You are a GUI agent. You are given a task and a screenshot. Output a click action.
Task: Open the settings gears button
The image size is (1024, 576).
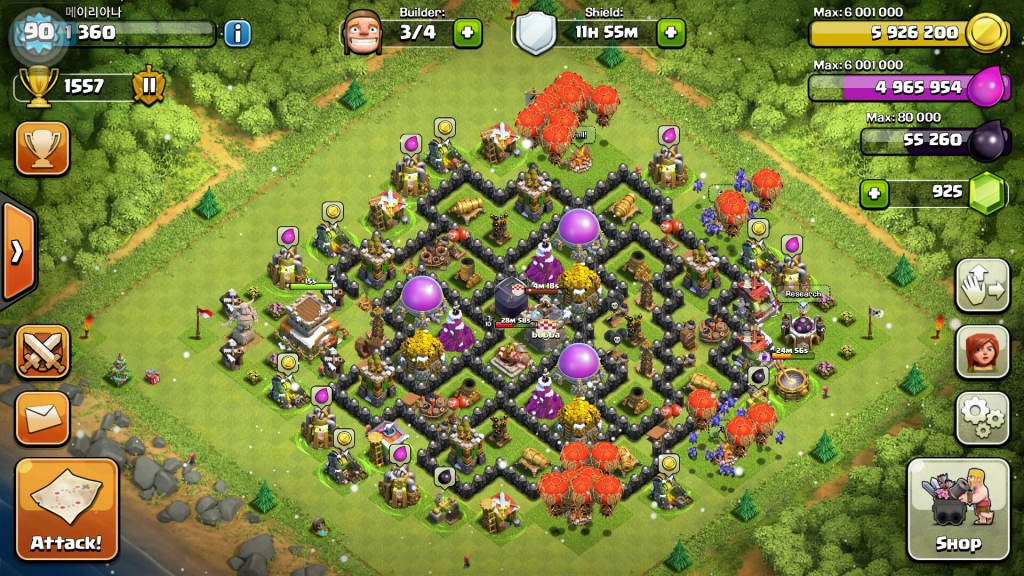(x=982, y=417)
